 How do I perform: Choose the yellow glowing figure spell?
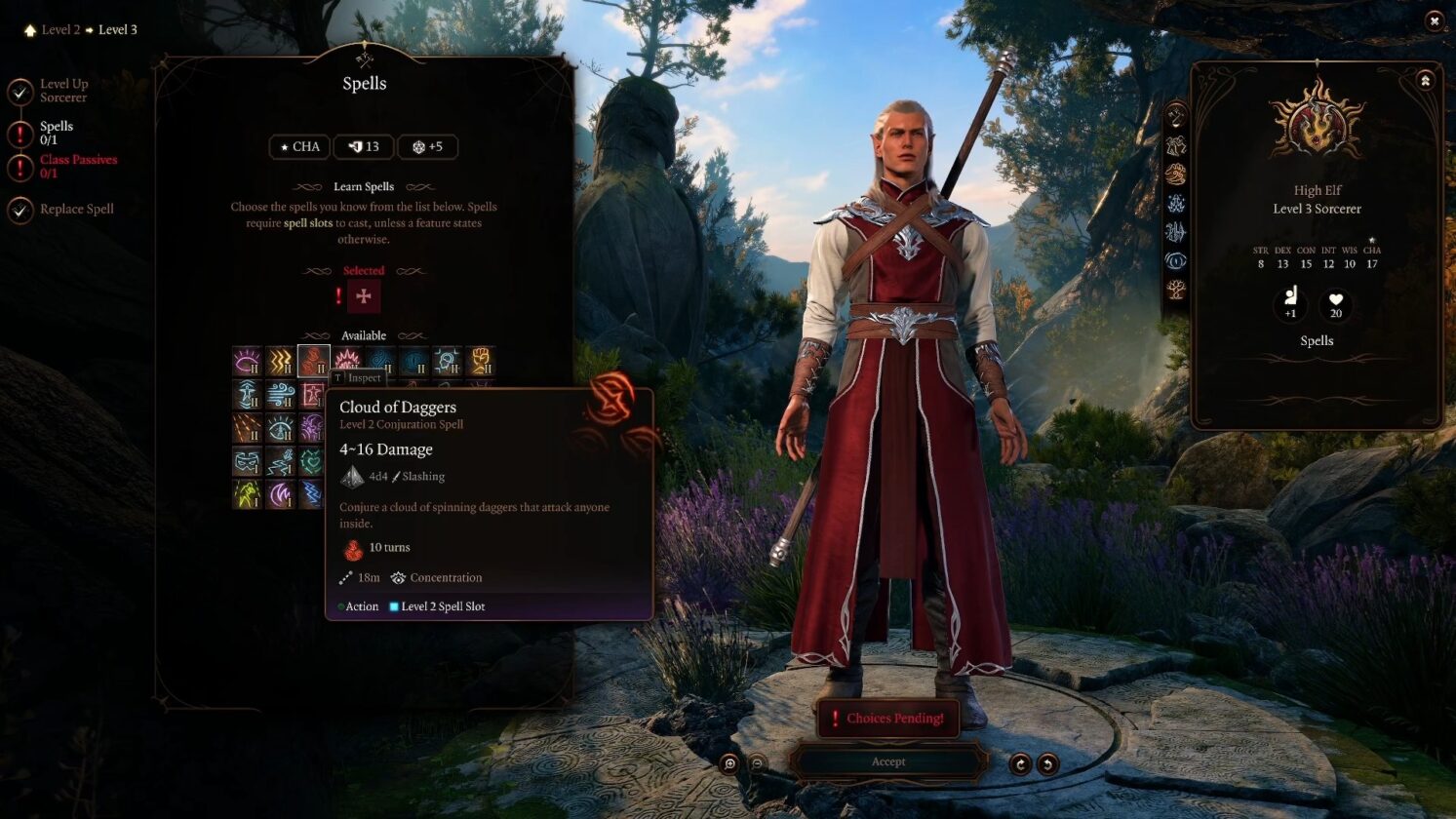pyautogui.click(x=247, y=494)
